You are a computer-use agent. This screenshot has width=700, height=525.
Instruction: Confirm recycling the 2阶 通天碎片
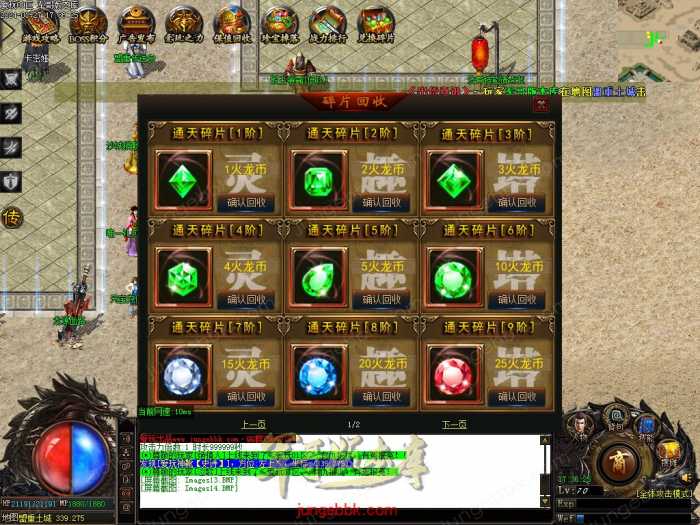pyautogui.click(x=381, y=204)
